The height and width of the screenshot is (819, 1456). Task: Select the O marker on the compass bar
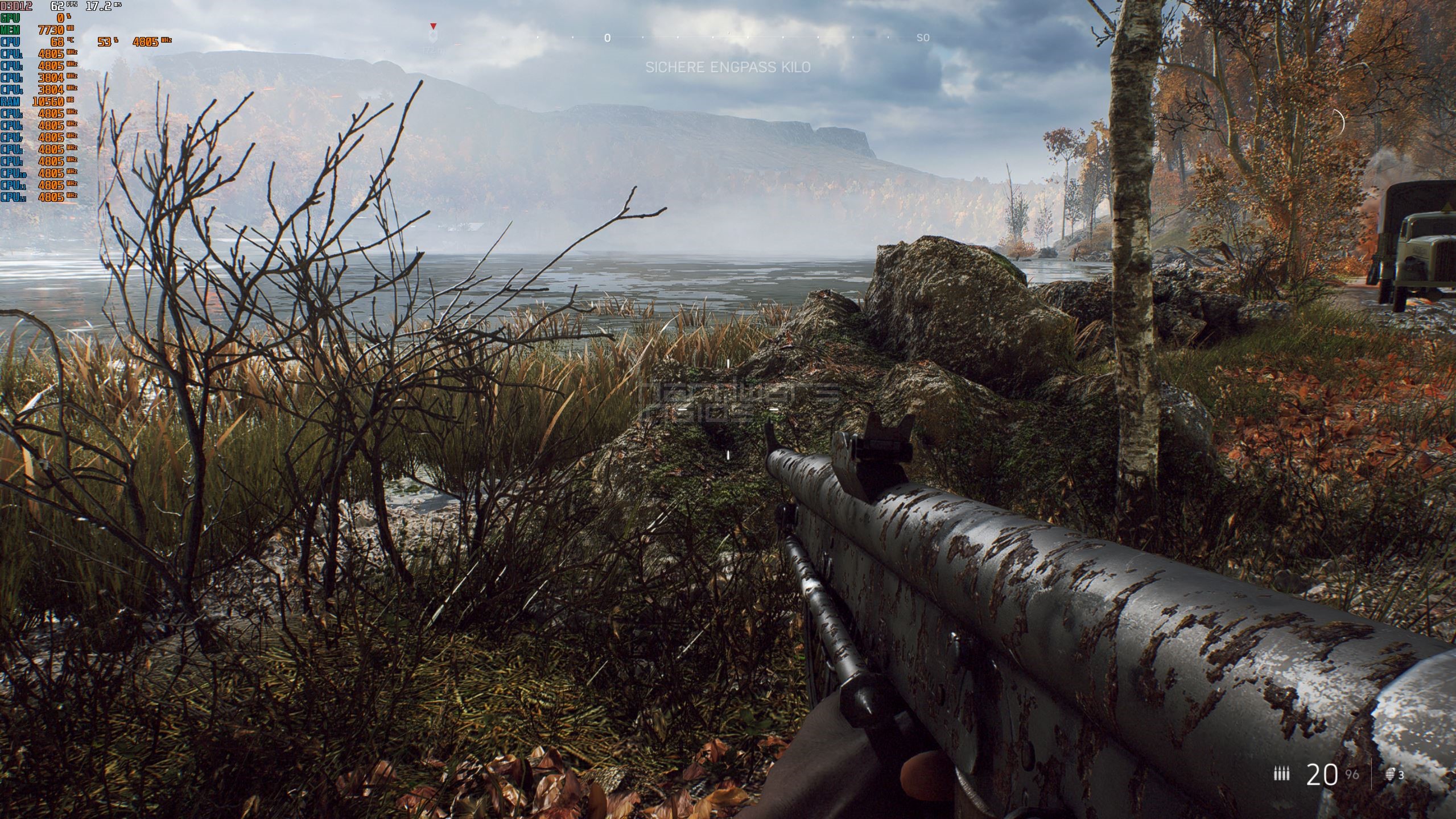click(x=607, y=38)
